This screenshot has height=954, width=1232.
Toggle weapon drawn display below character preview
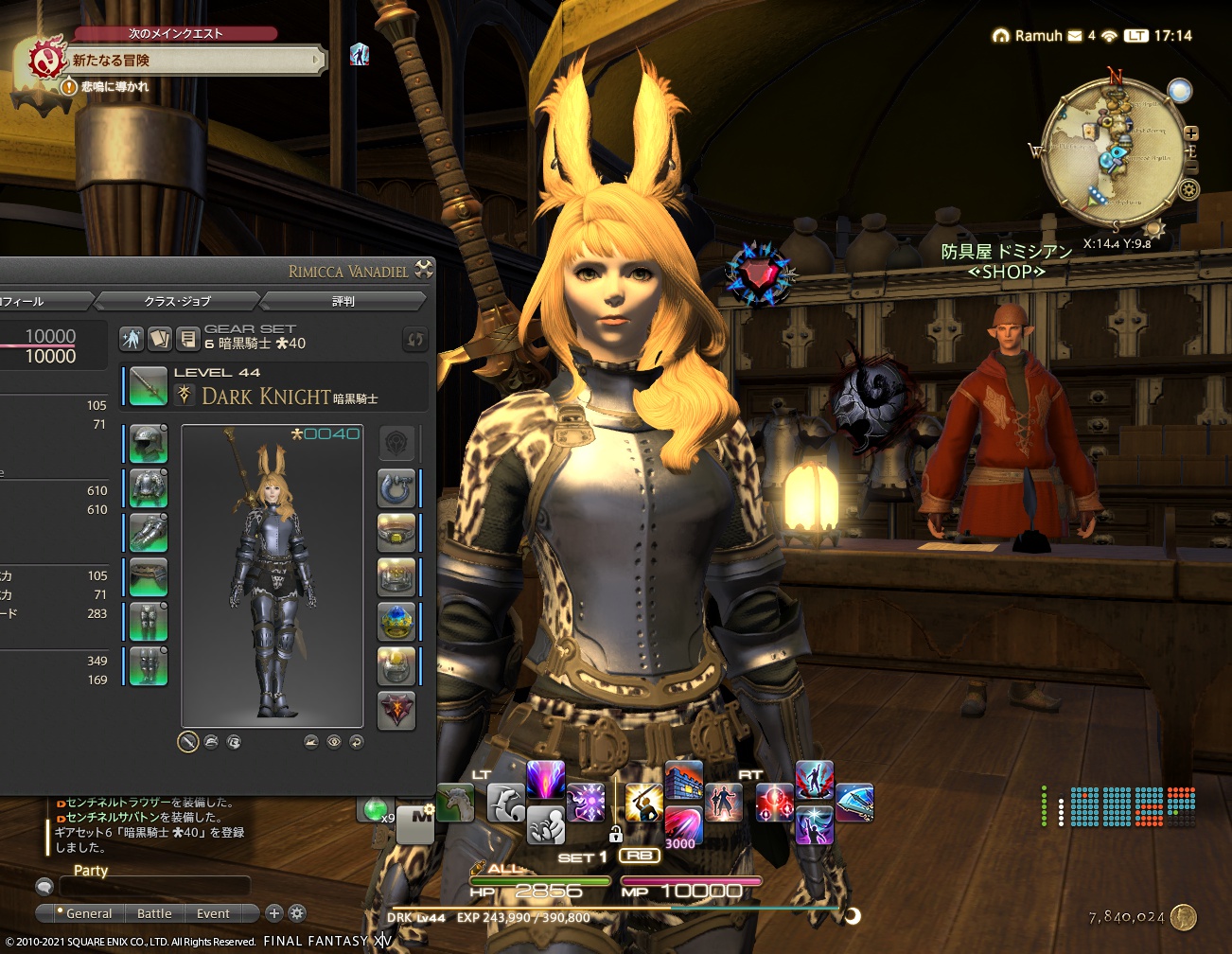click(x=187, y=742)
